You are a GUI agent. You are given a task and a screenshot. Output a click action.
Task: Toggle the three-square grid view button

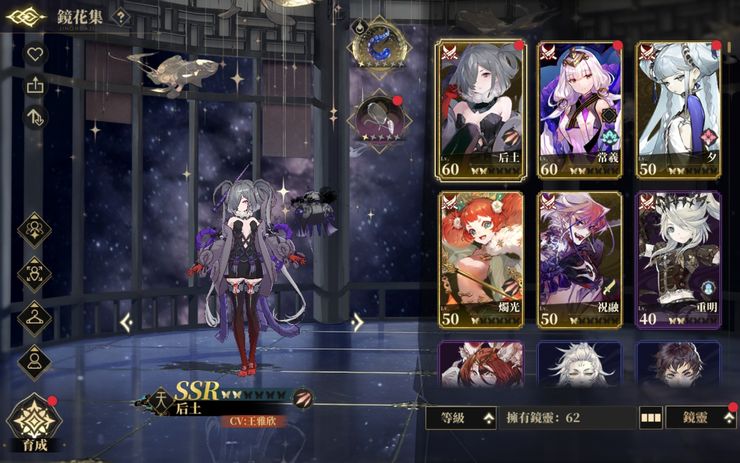[651, 418]
